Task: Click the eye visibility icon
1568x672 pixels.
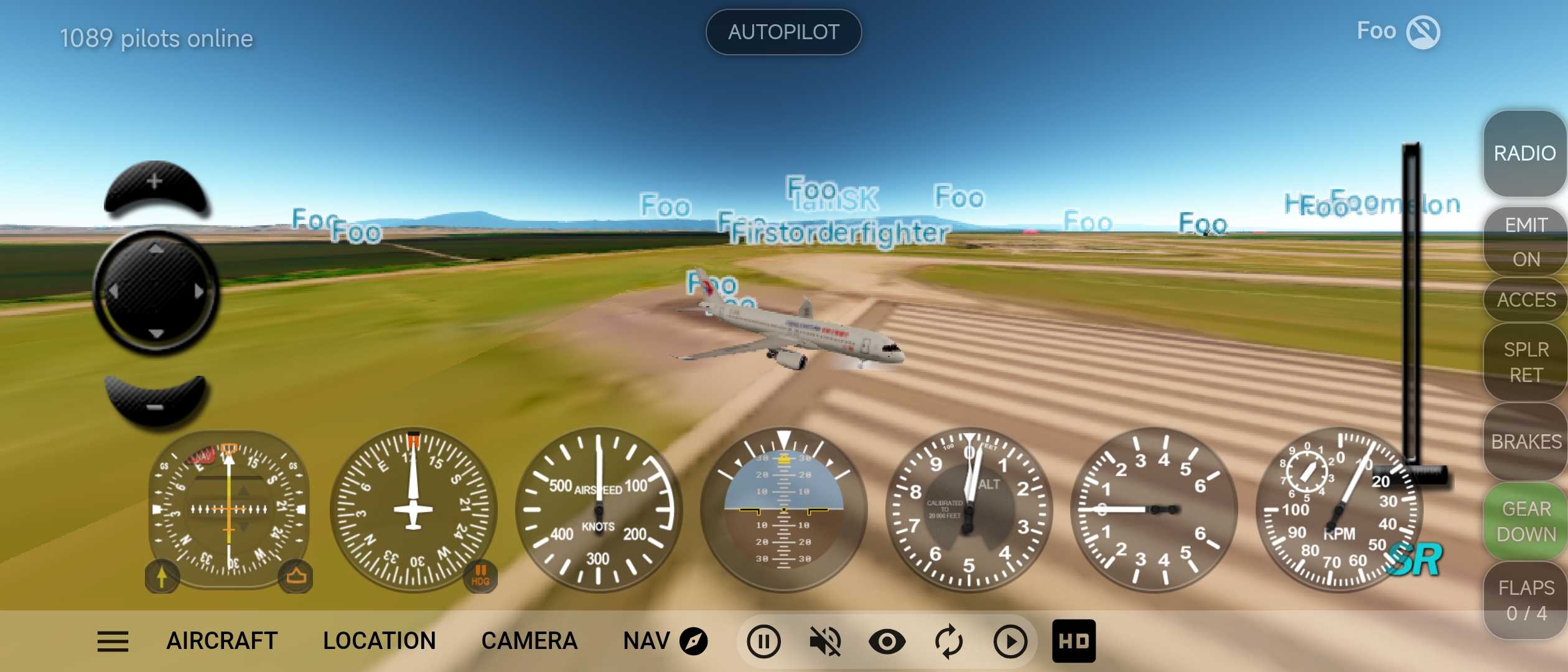Action: click(x=887, y=642)
